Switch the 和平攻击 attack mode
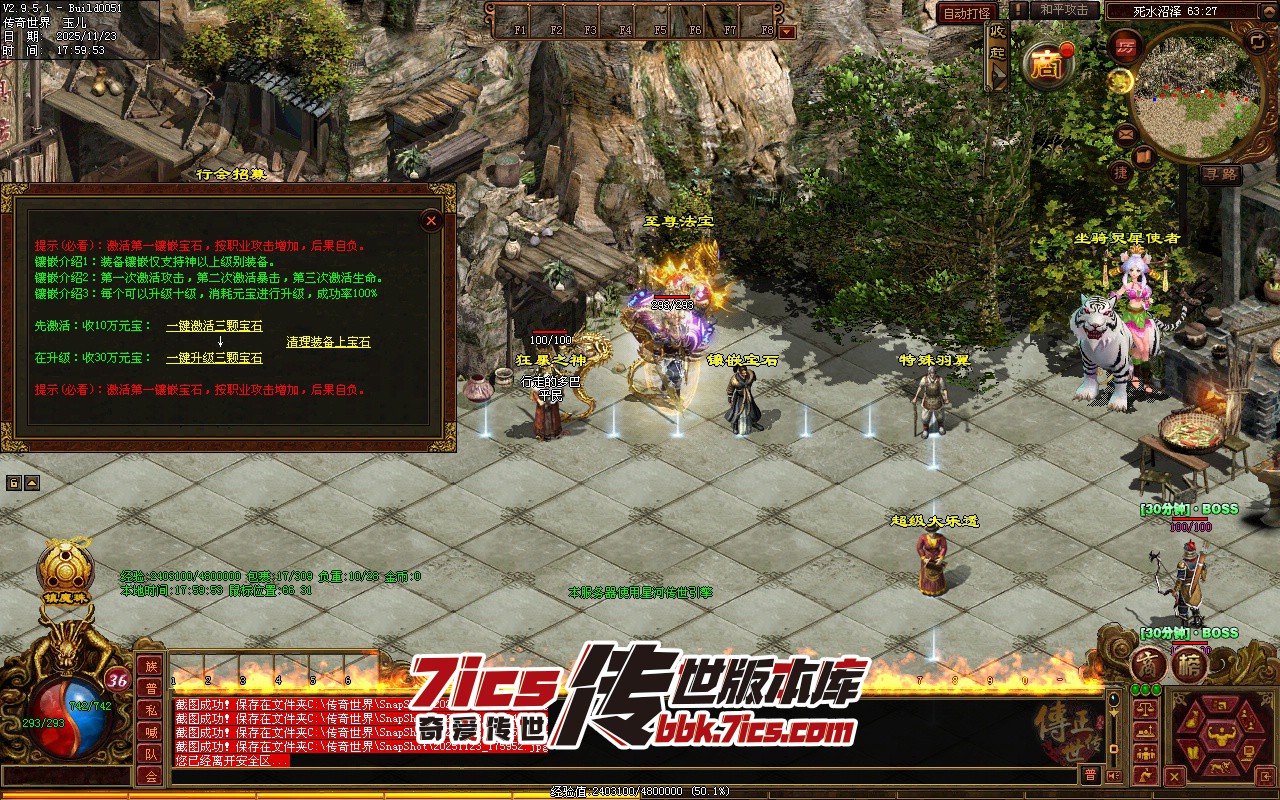This screenshot has height=800, width=1280. pos(1063,10)
